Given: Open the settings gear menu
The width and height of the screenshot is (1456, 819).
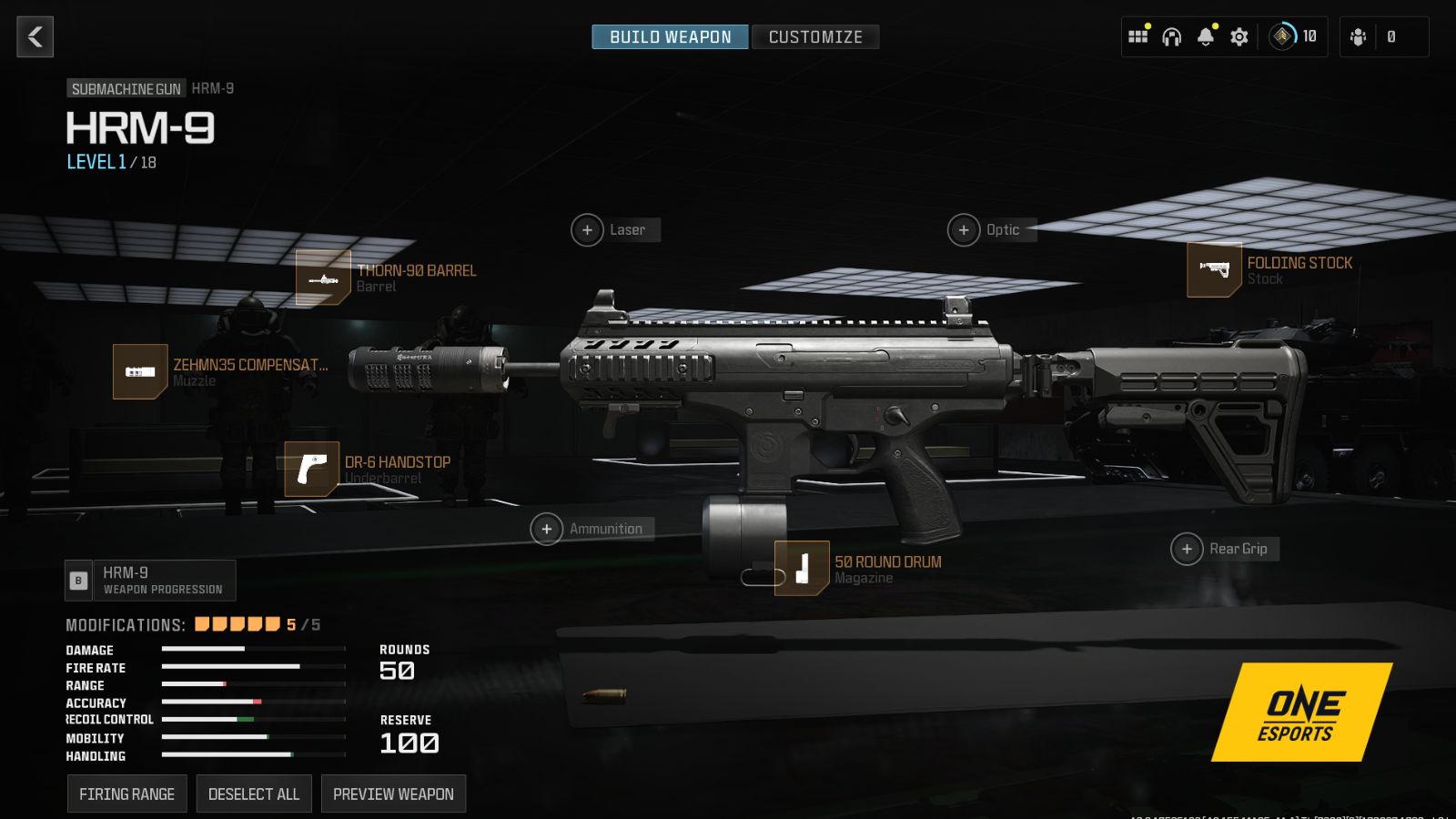Looking at the screenshot, I should pos(1238,36).
